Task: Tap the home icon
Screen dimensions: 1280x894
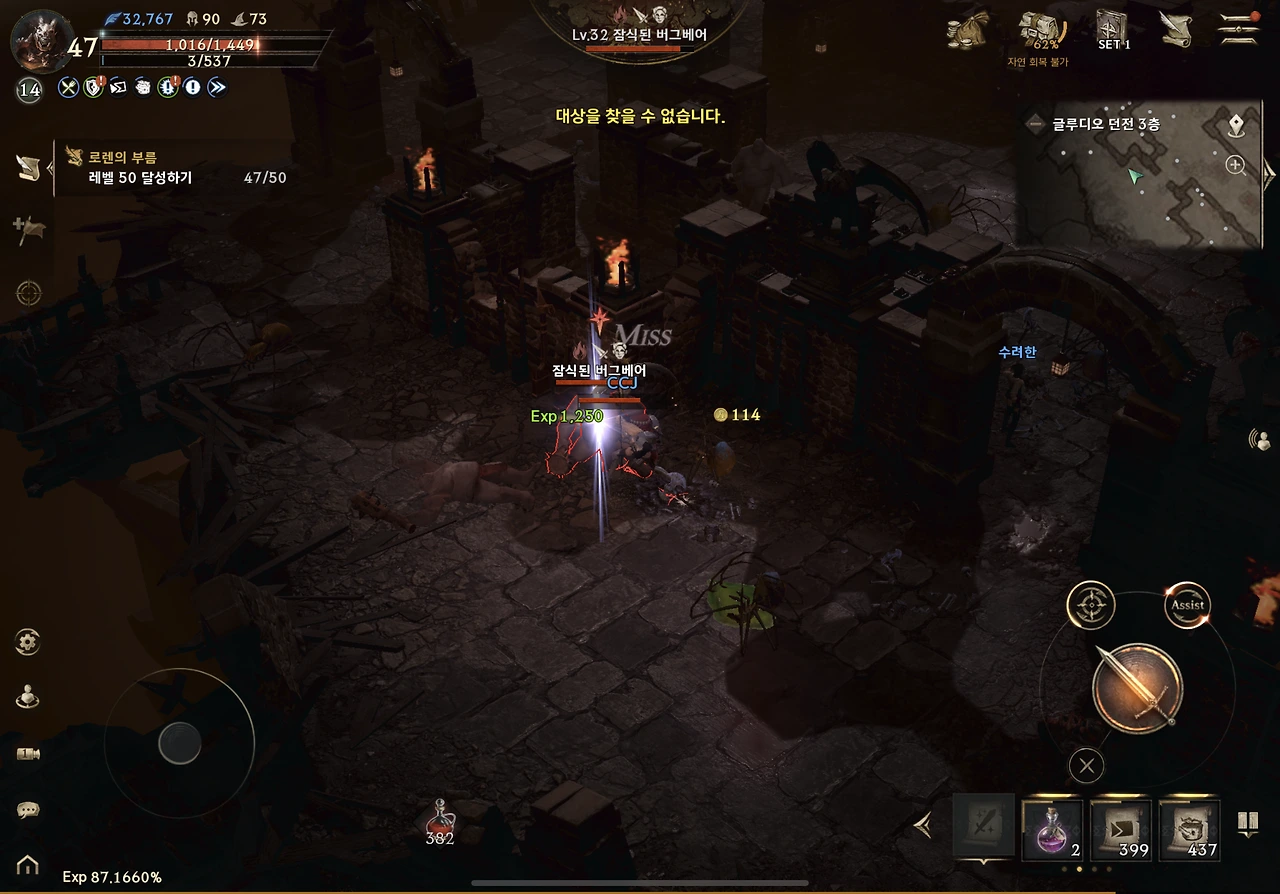Action: tap(28, 865)
